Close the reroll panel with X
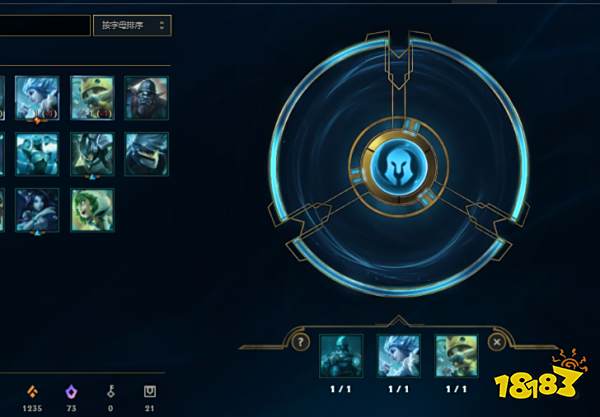The height and width of the screenshot is (417, 600). [x=497, y=341]
